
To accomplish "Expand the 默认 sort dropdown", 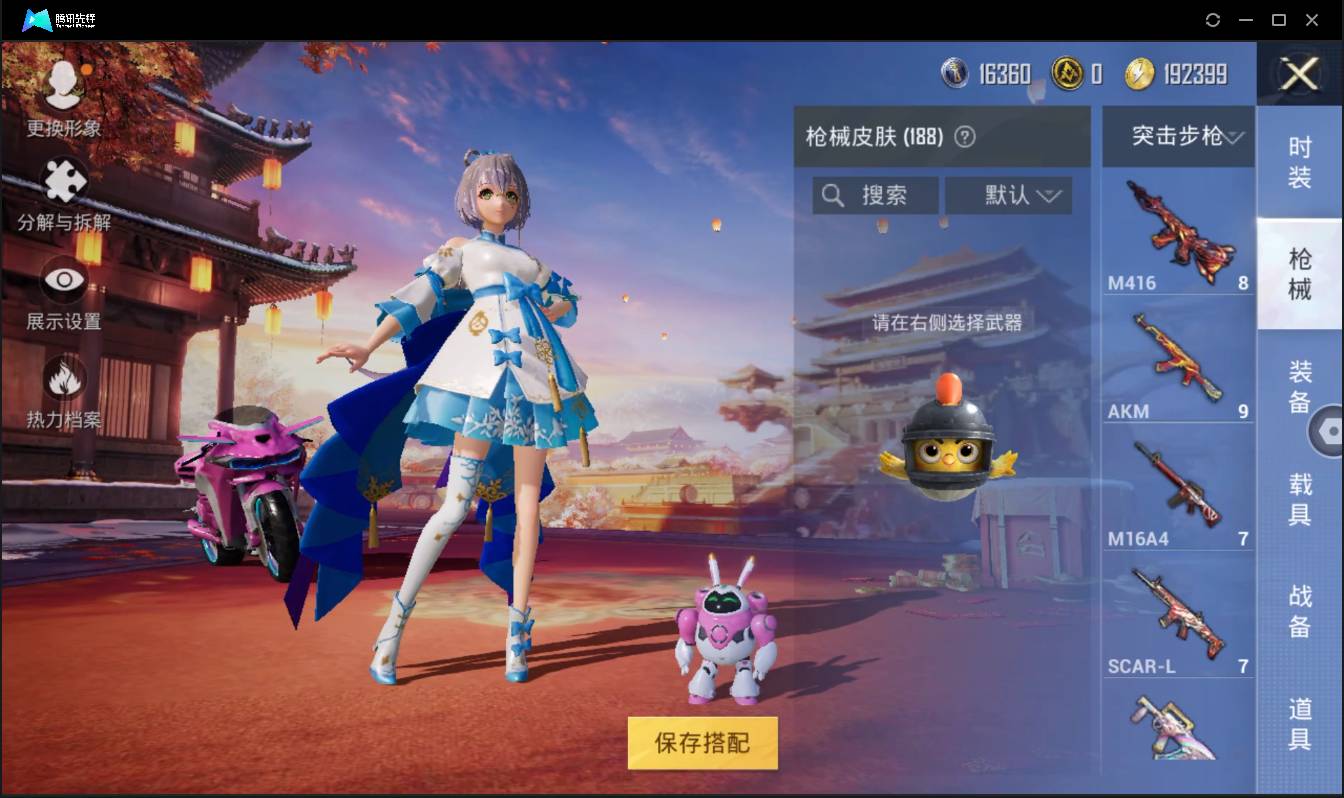I will (x=1008, y=195).
